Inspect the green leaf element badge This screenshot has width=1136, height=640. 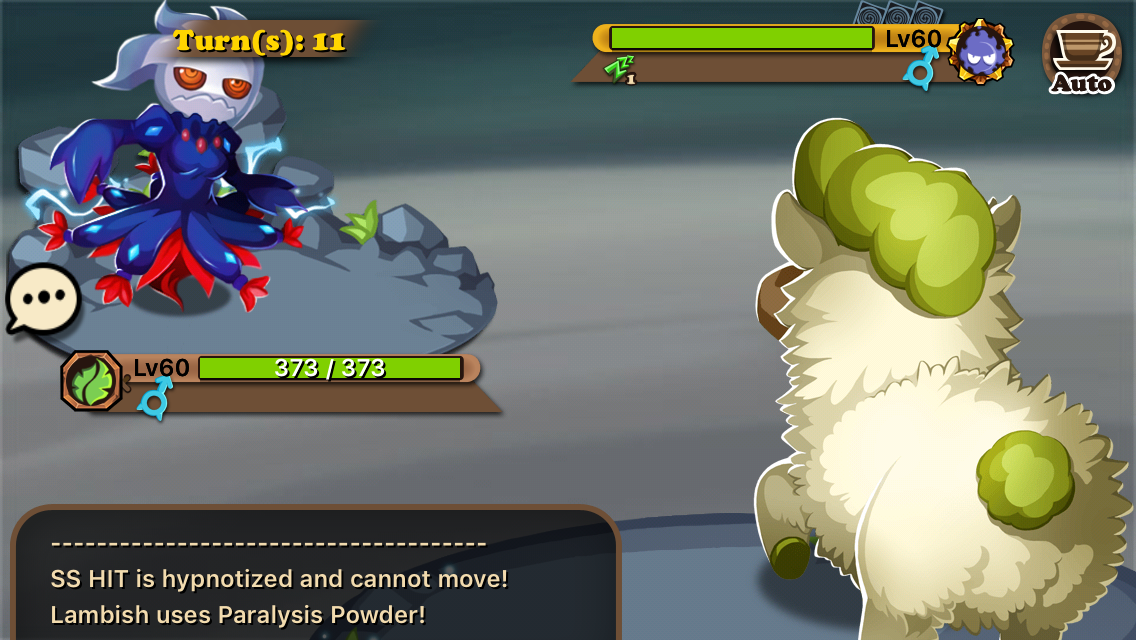(x=92, y=380)
